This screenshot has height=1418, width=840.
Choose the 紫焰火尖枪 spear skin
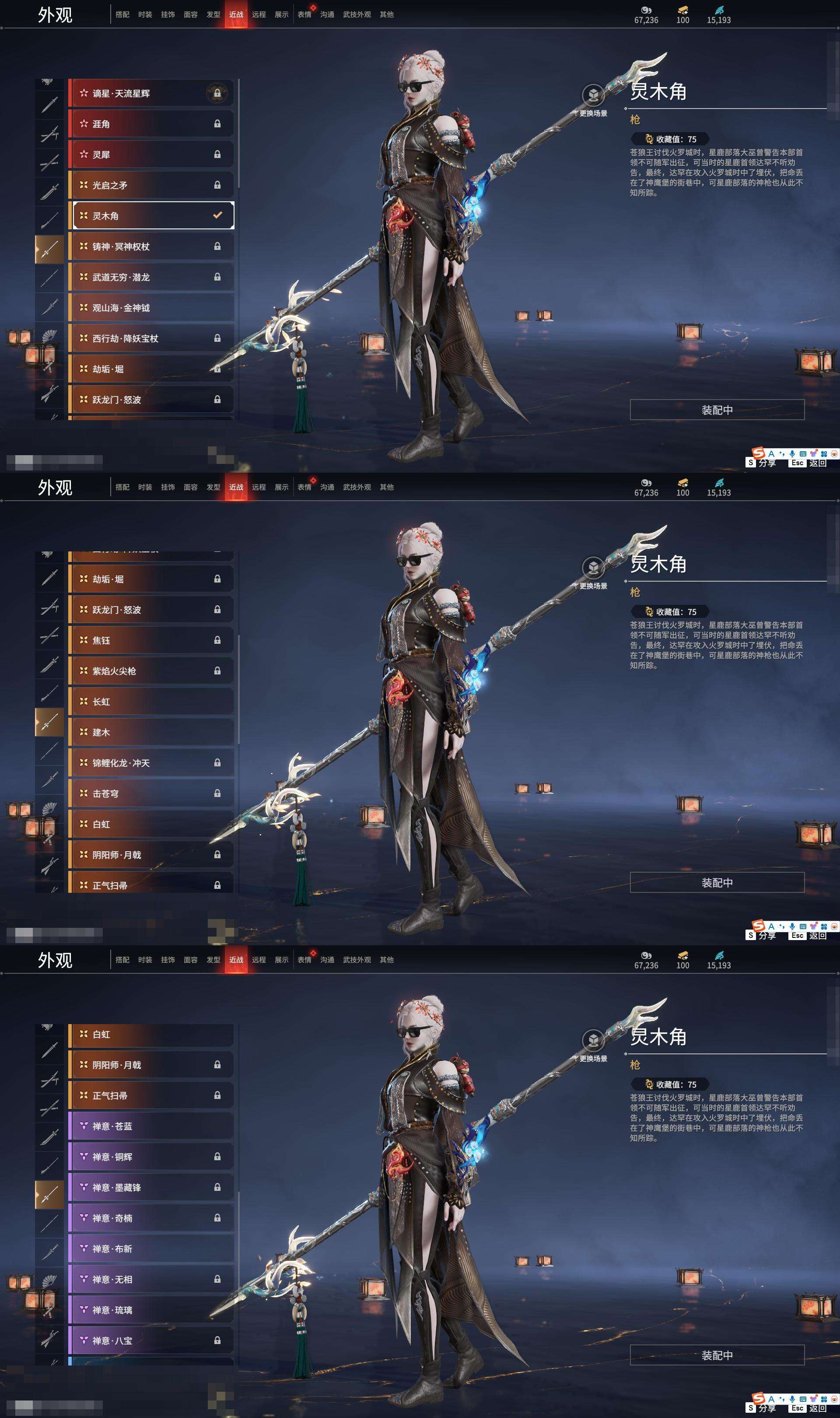[150, 671]
